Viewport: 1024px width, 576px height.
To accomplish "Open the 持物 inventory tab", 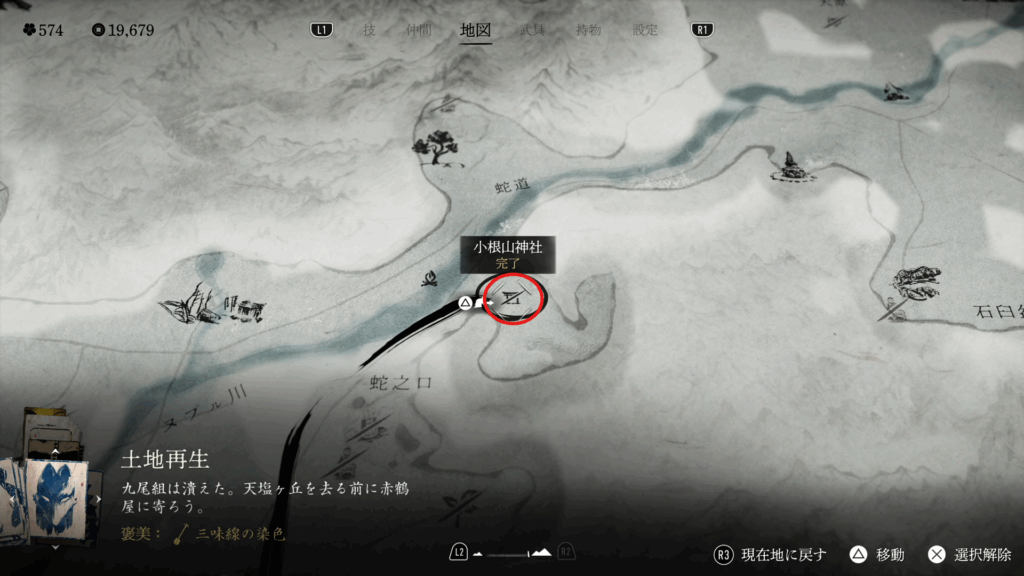I will point(589,30).
